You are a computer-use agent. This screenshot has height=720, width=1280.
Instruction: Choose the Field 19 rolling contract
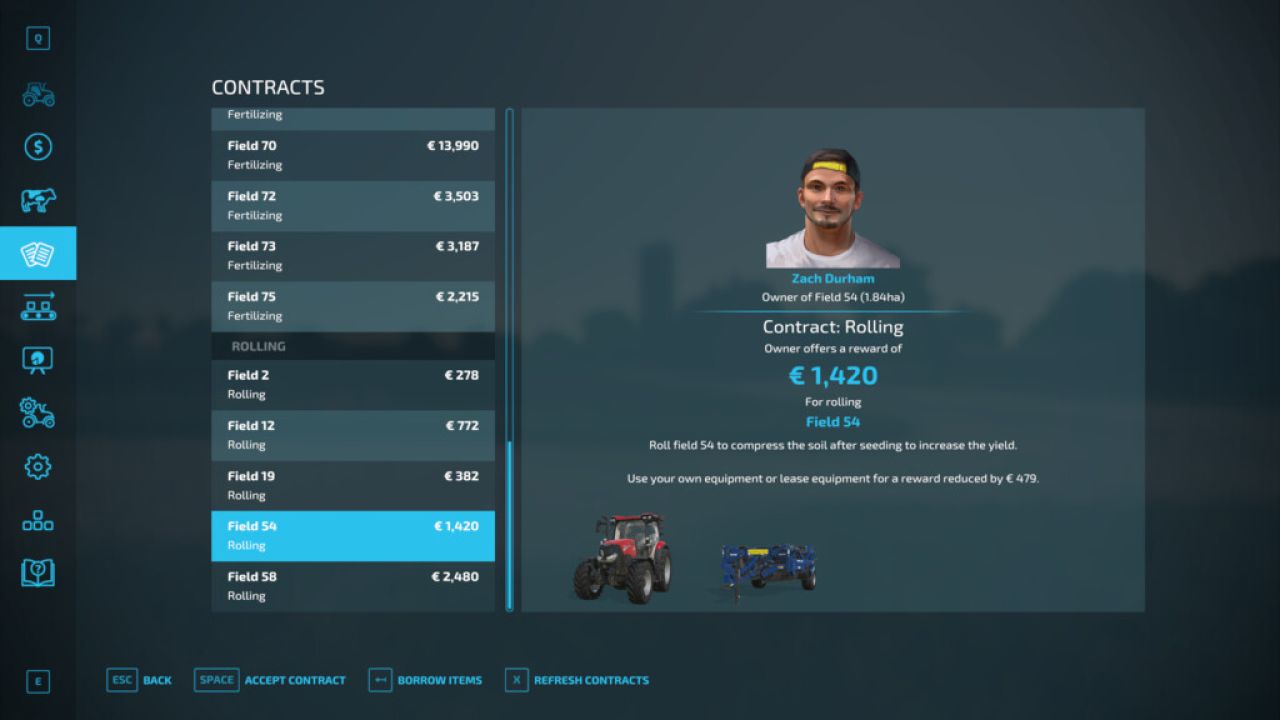click(352, 485)
